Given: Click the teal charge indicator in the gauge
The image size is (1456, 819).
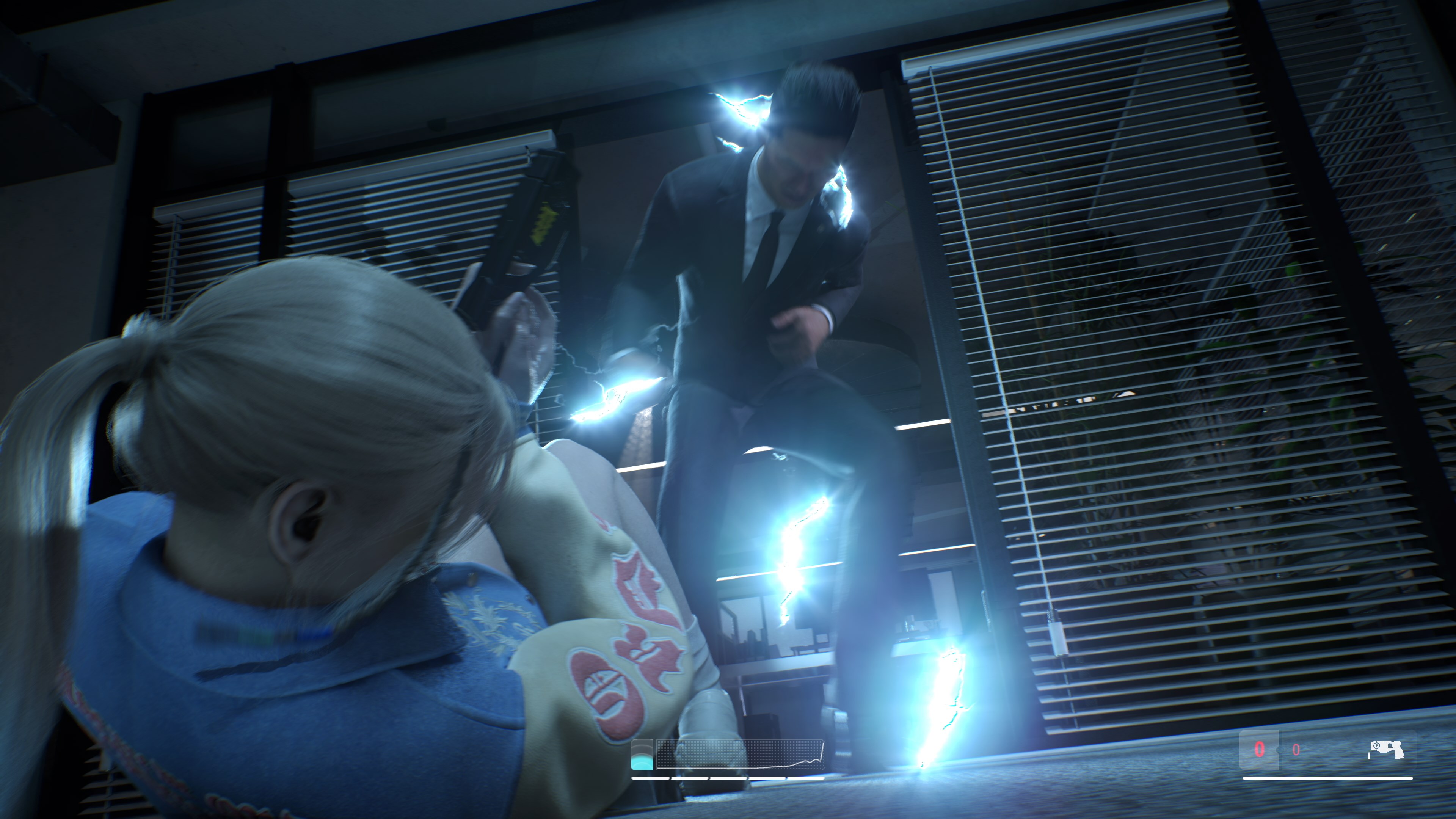Looking at the screenshot, I should [x=642, y=763].
